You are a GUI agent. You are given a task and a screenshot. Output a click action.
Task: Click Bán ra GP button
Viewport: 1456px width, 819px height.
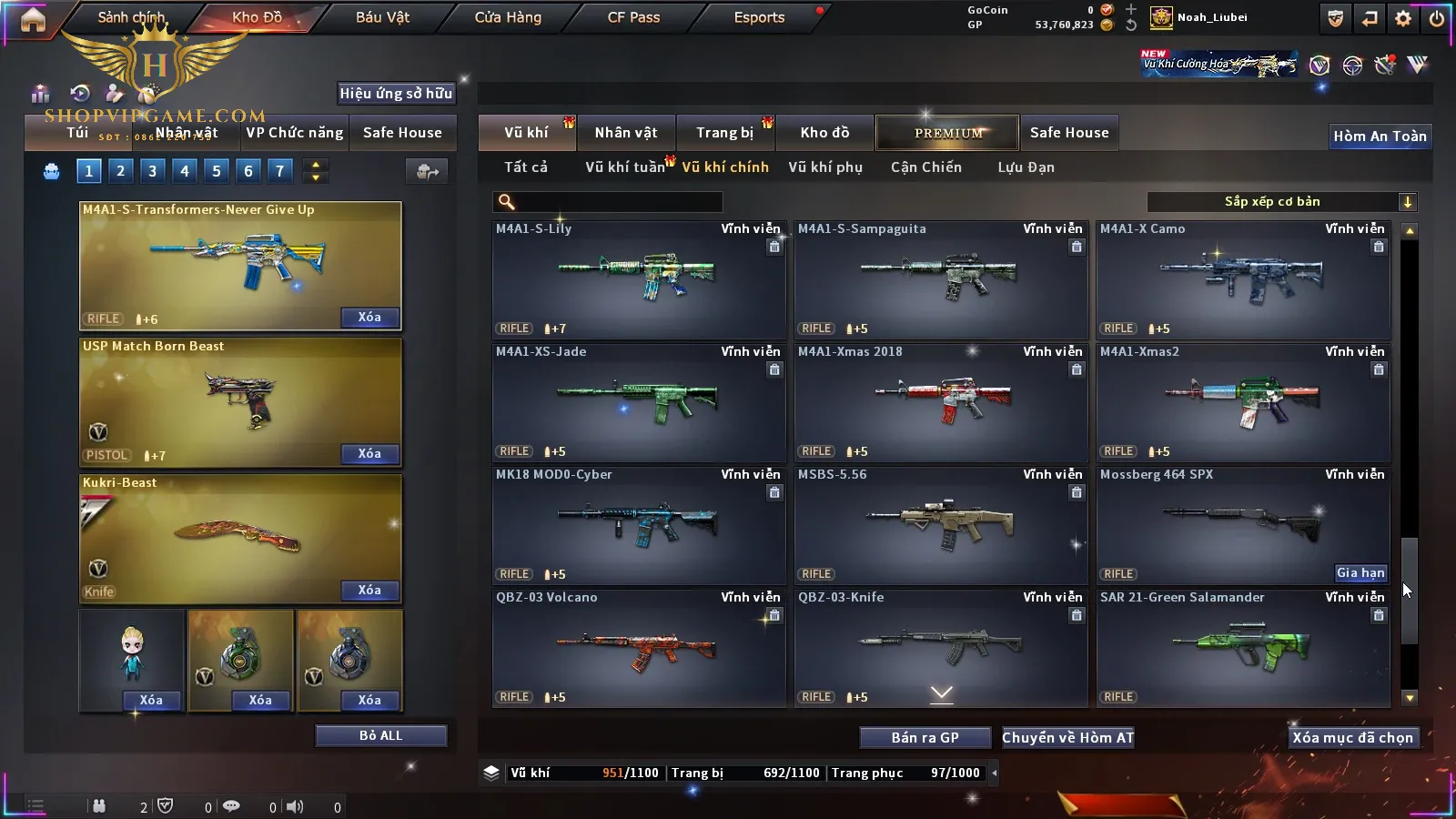coord(925,738)
